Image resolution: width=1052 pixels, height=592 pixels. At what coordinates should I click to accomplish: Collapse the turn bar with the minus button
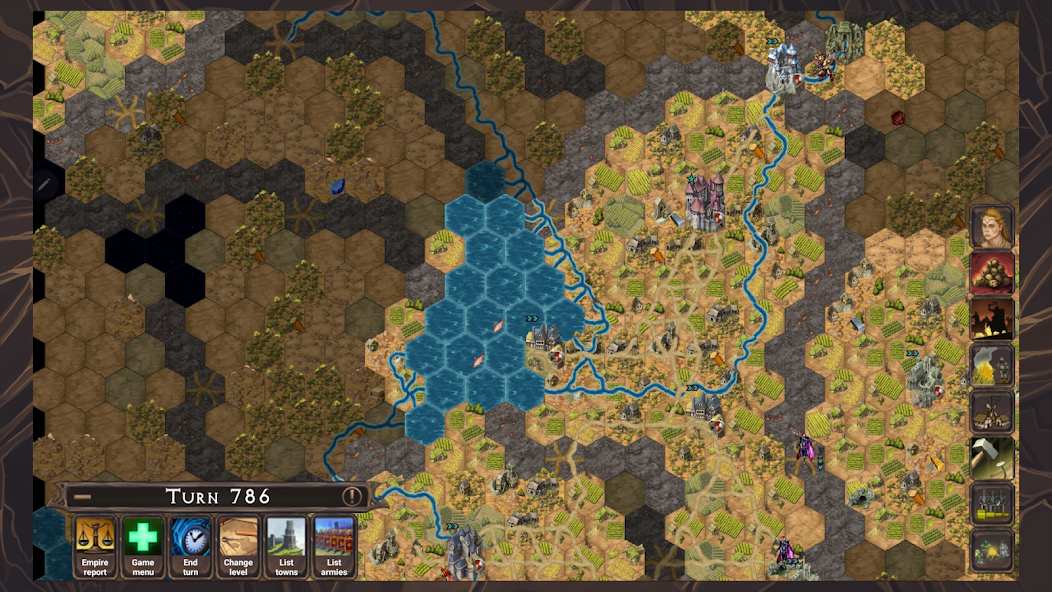(83, 496)
